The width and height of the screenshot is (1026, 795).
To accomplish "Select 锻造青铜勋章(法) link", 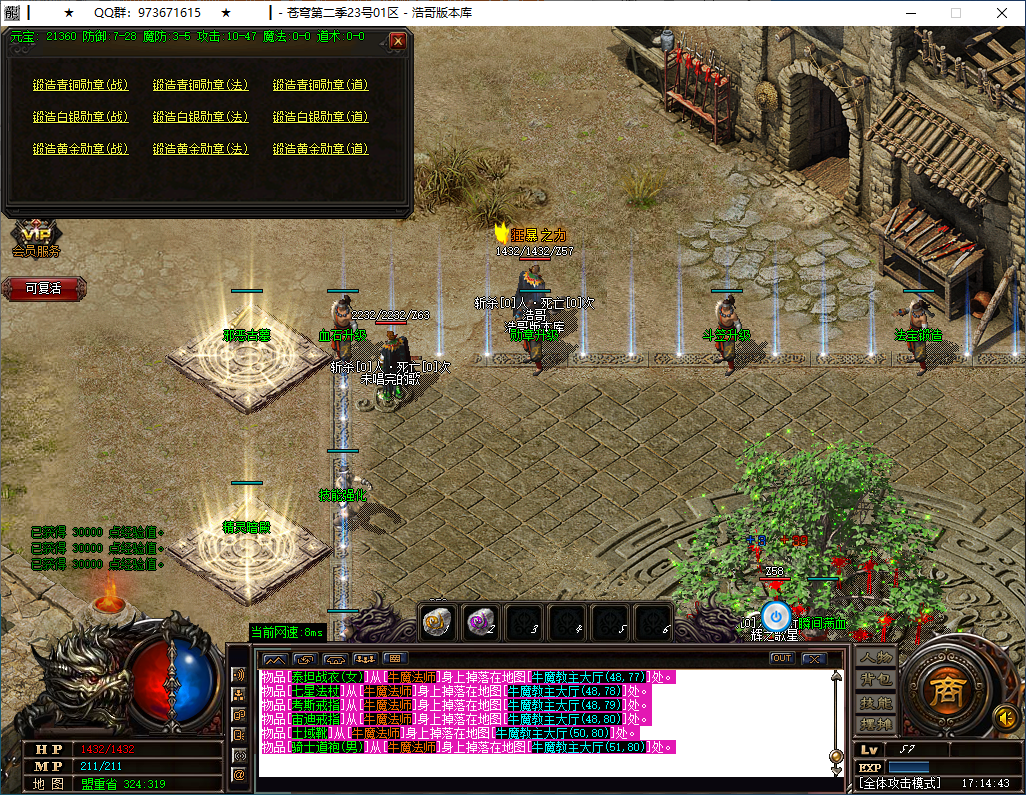I will (200, 85).
